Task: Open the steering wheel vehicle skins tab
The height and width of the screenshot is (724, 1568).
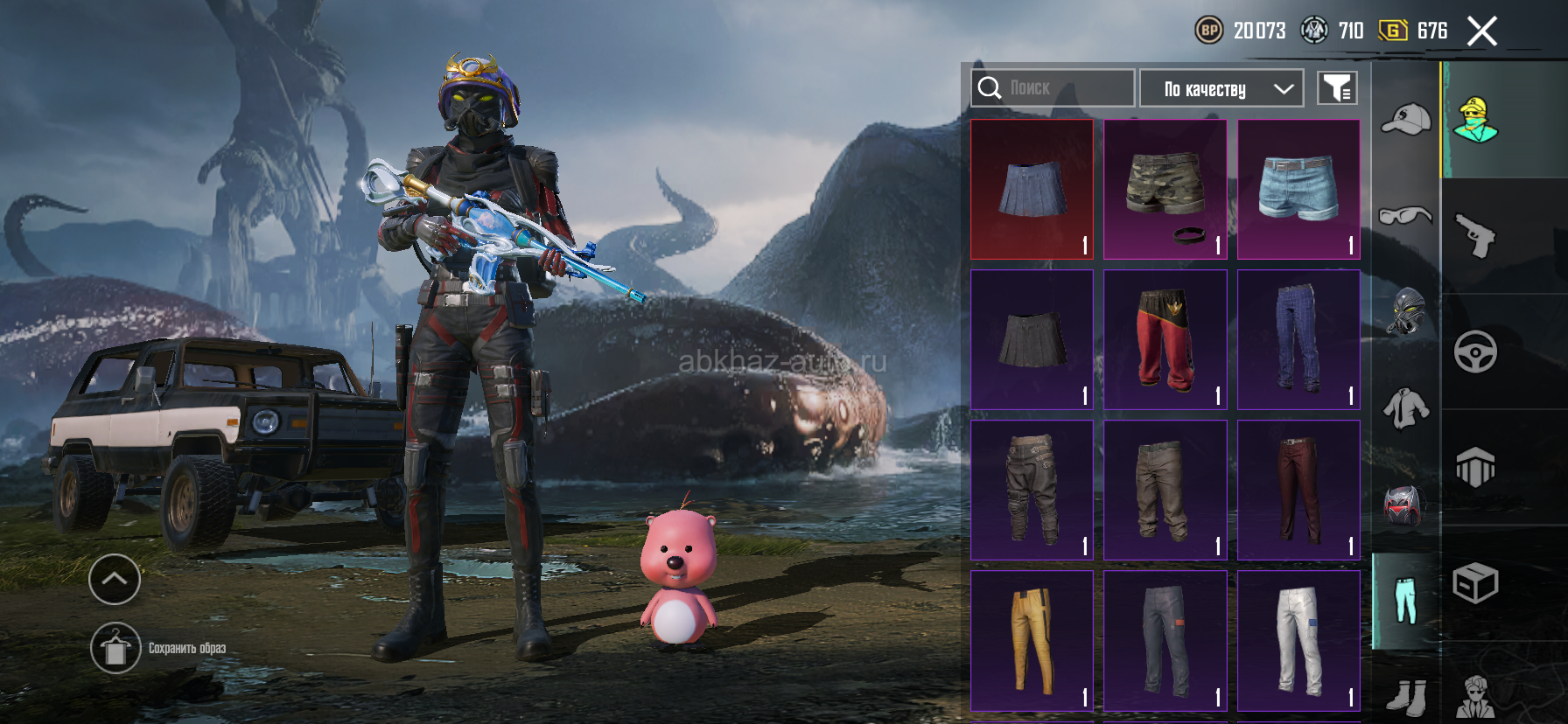Action: point(1475,352)
